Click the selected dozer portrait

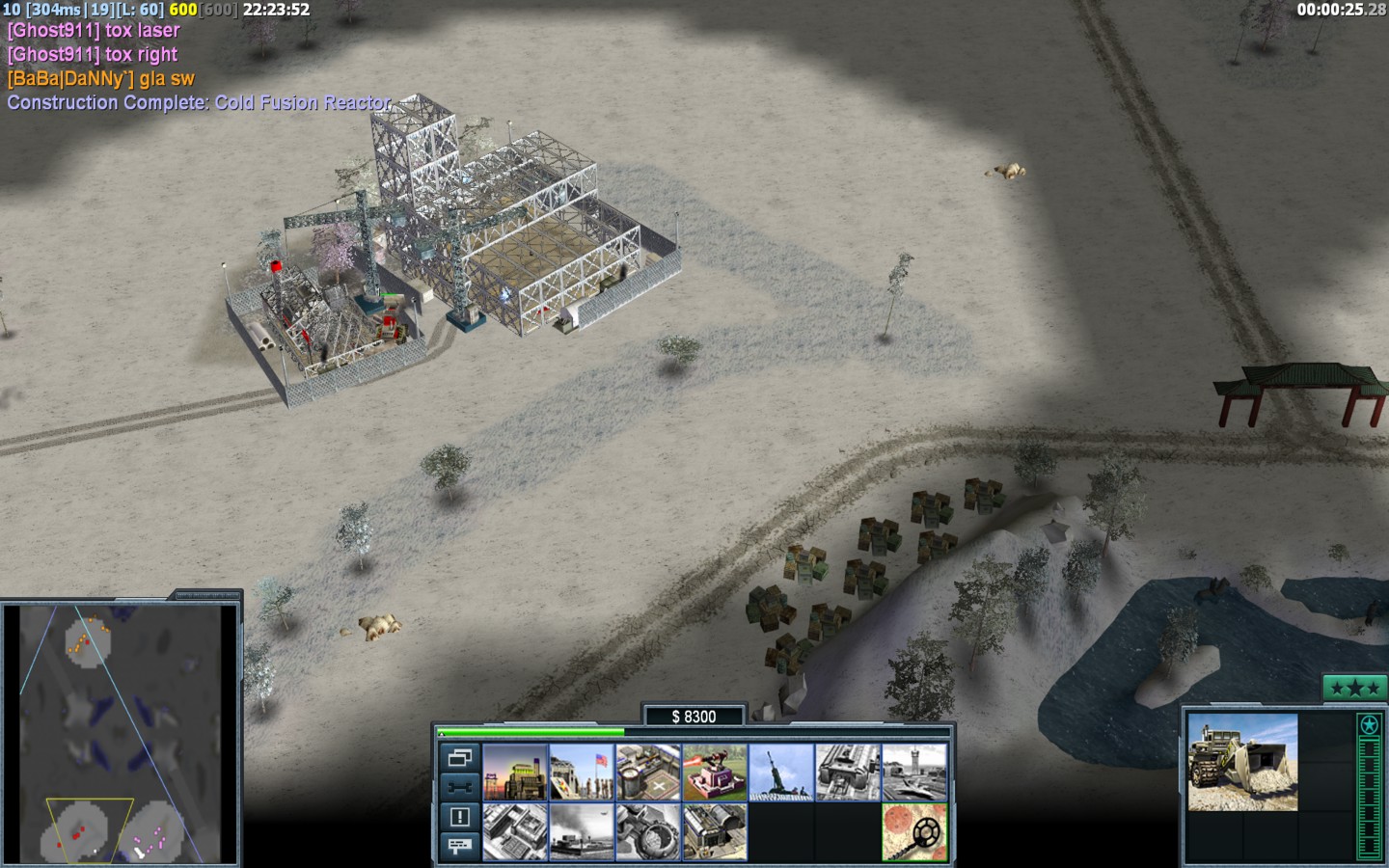pyautogui.click(x=1242, y=762)
